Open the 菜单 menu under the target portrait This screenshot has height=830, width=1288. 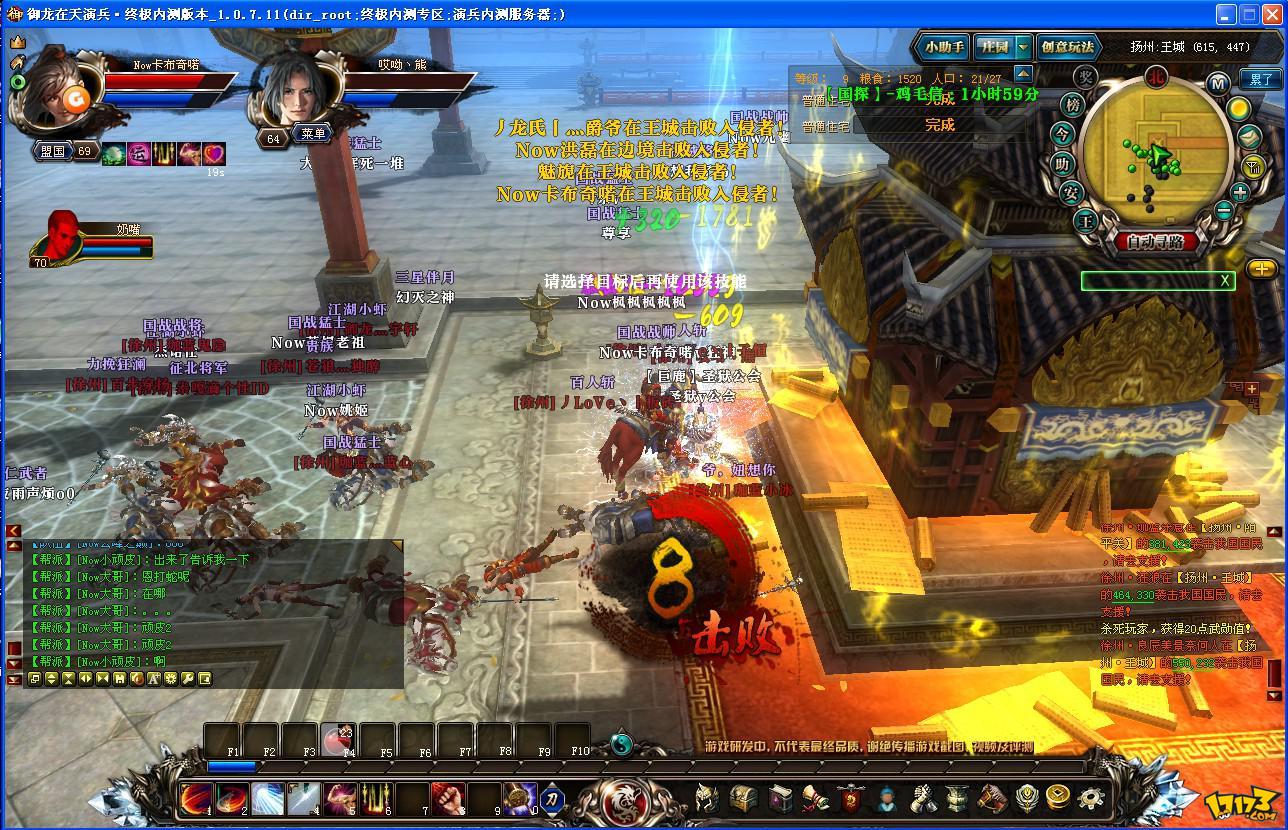[x=313, y=134]
